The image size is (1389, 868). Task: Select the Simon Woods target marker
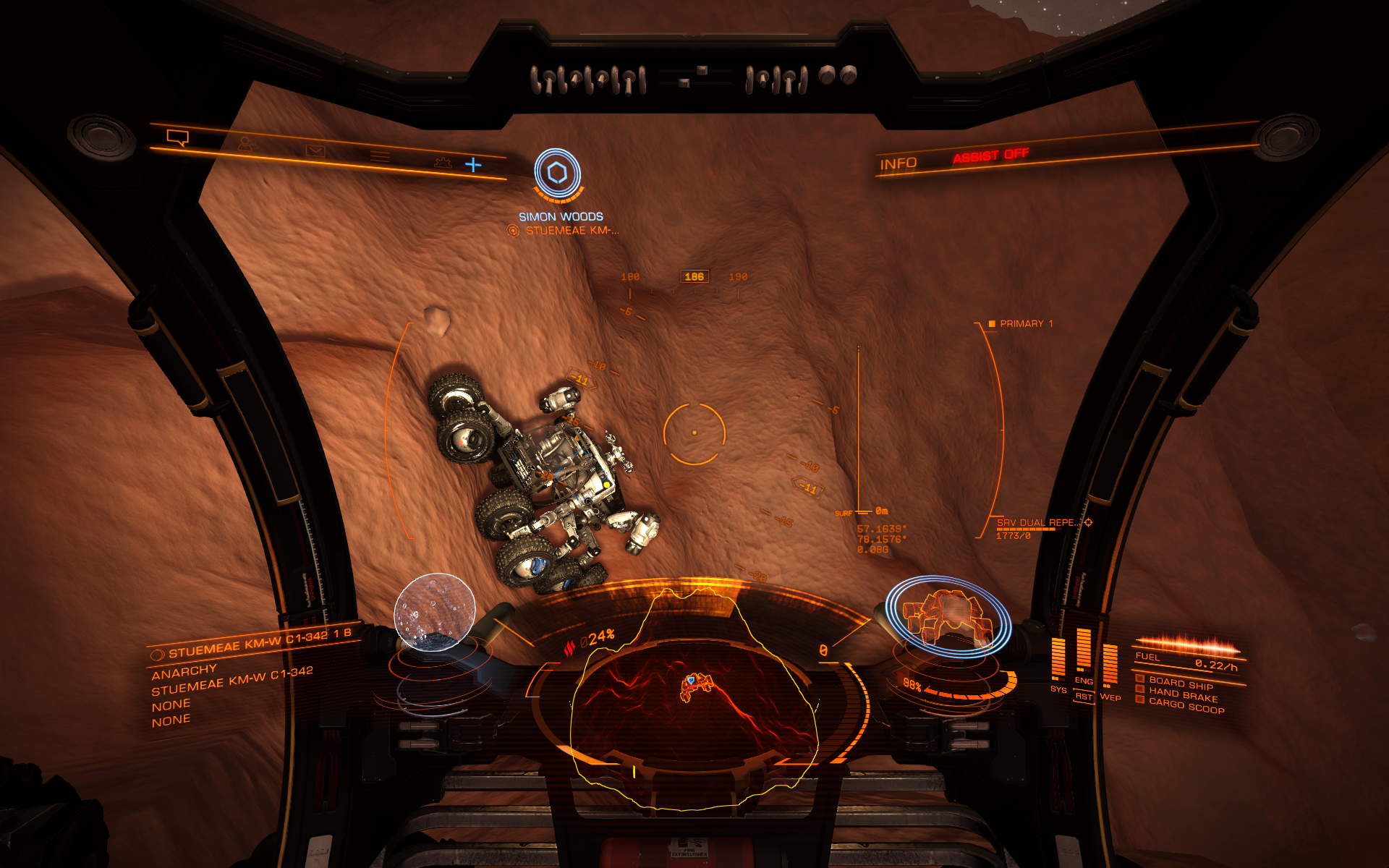557,174
